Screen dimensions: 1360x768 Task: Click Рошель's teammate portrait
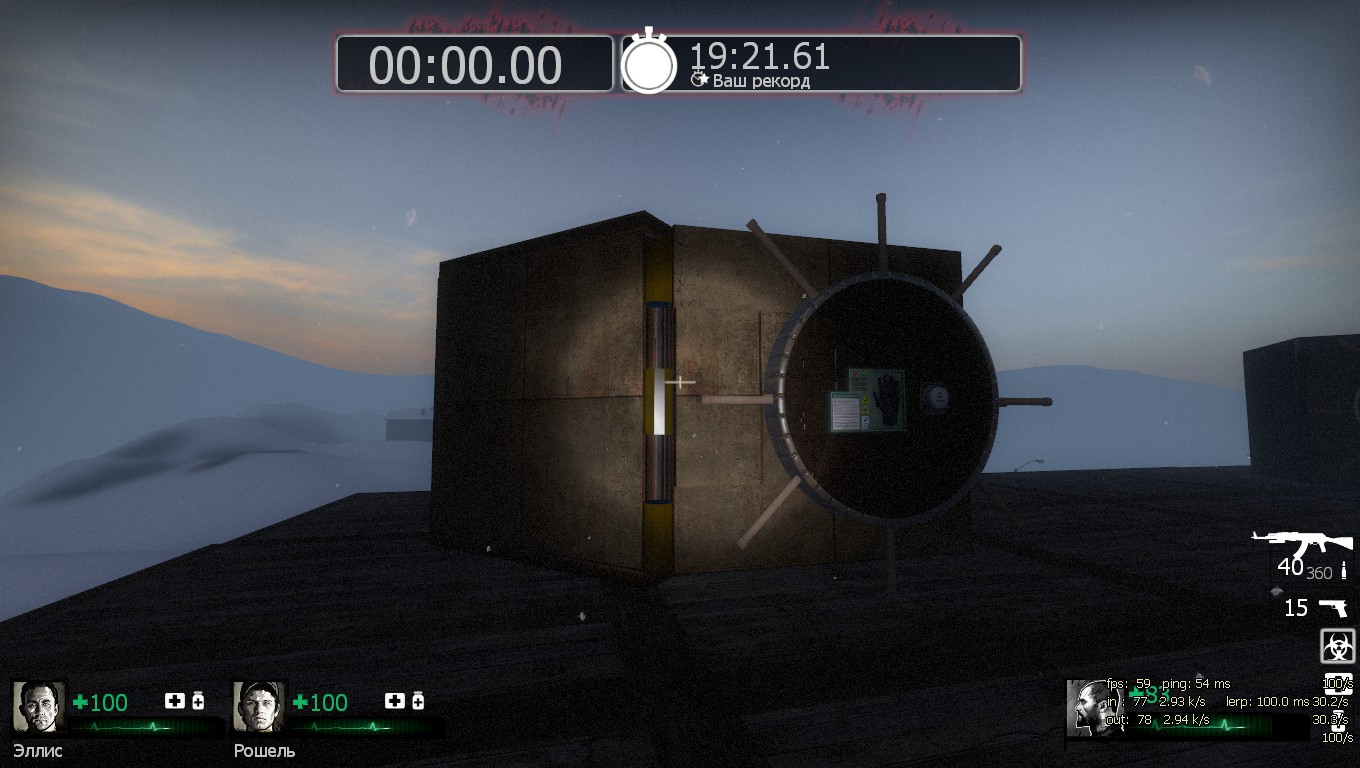coord(260,707)
